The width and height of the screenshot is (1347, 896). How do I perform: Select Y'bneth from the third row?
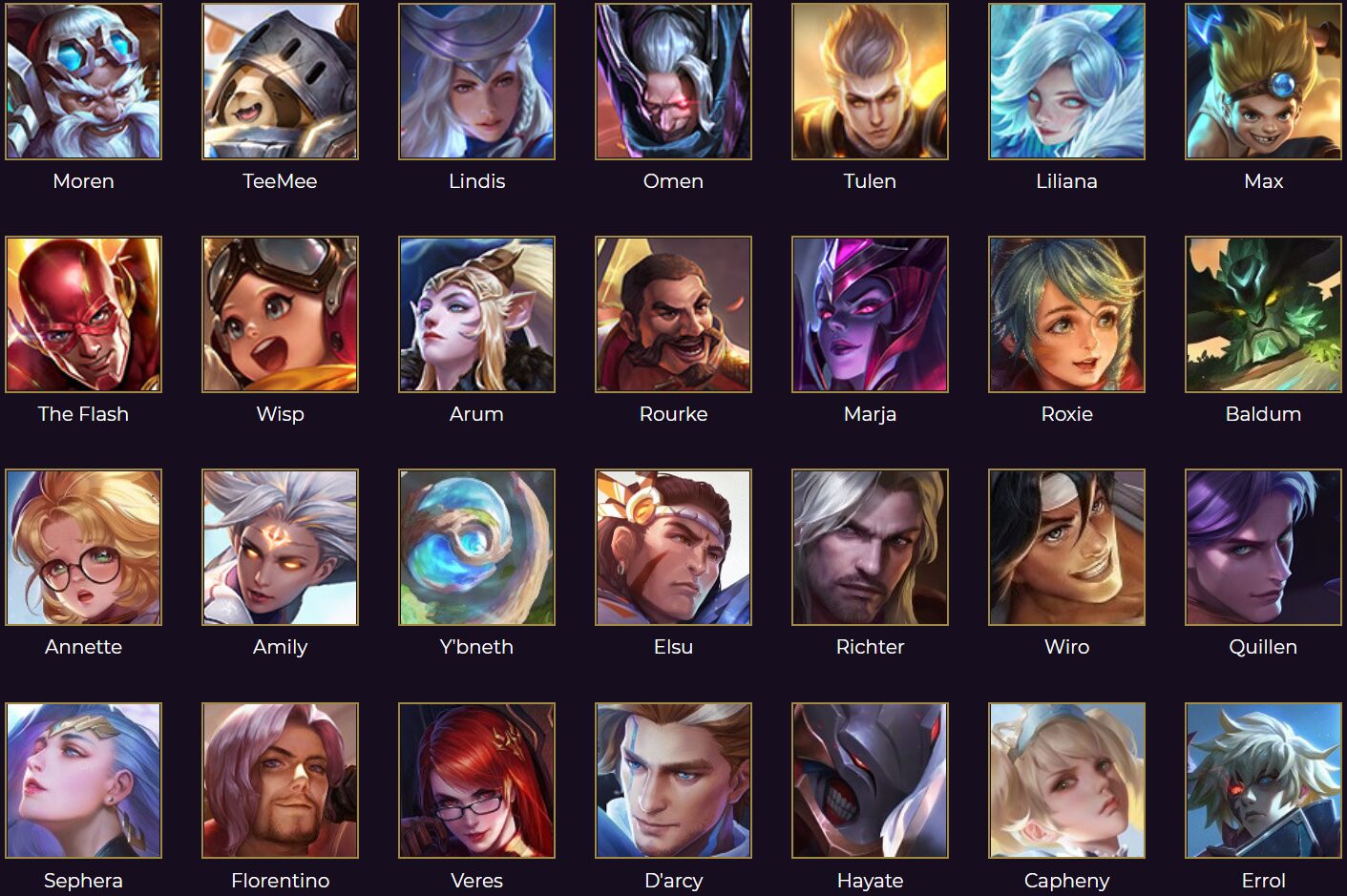476,547
